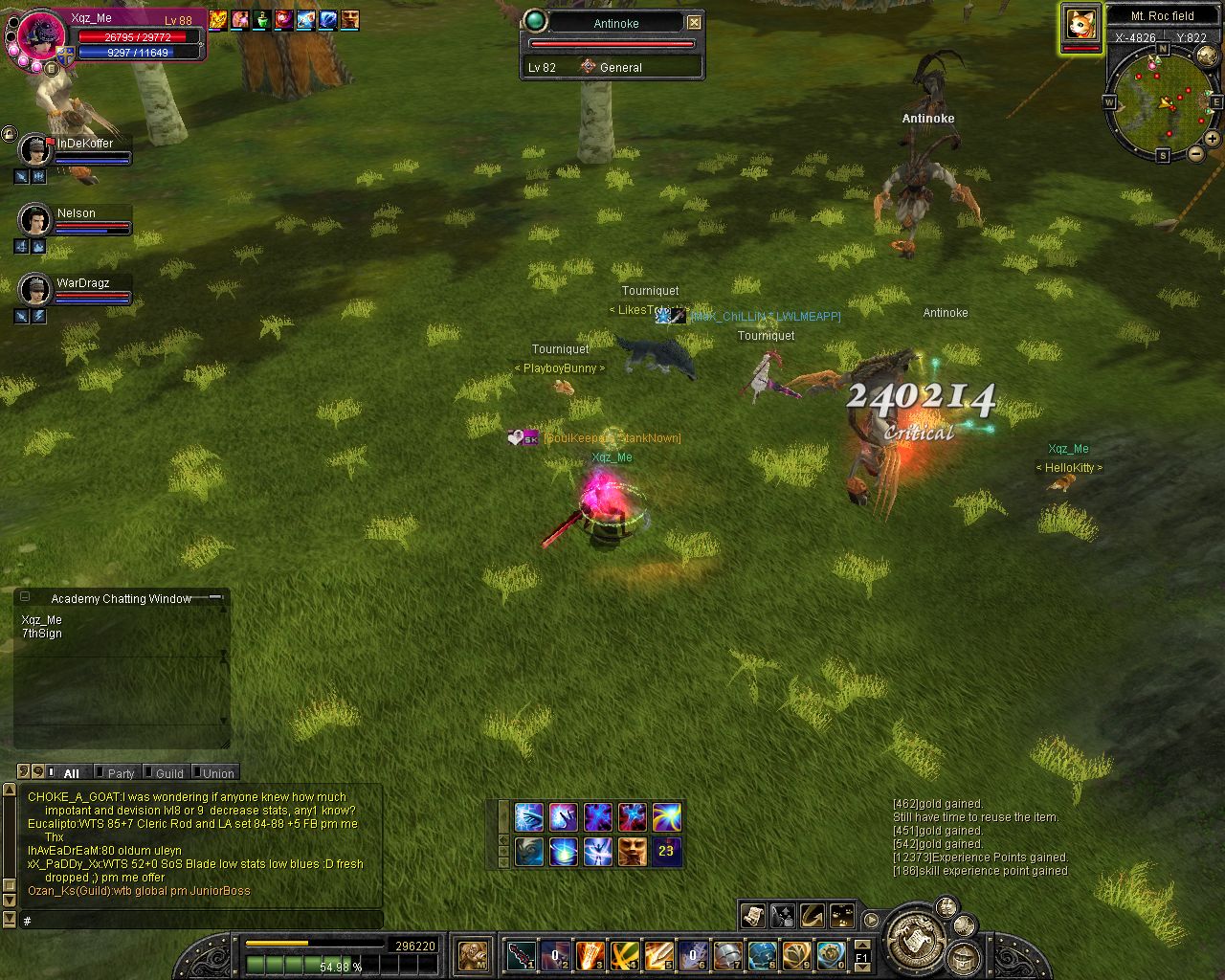Click the Xqz_Me player portrait
The height and width of the screenshot is (980, 1225).
coord(40,38)
